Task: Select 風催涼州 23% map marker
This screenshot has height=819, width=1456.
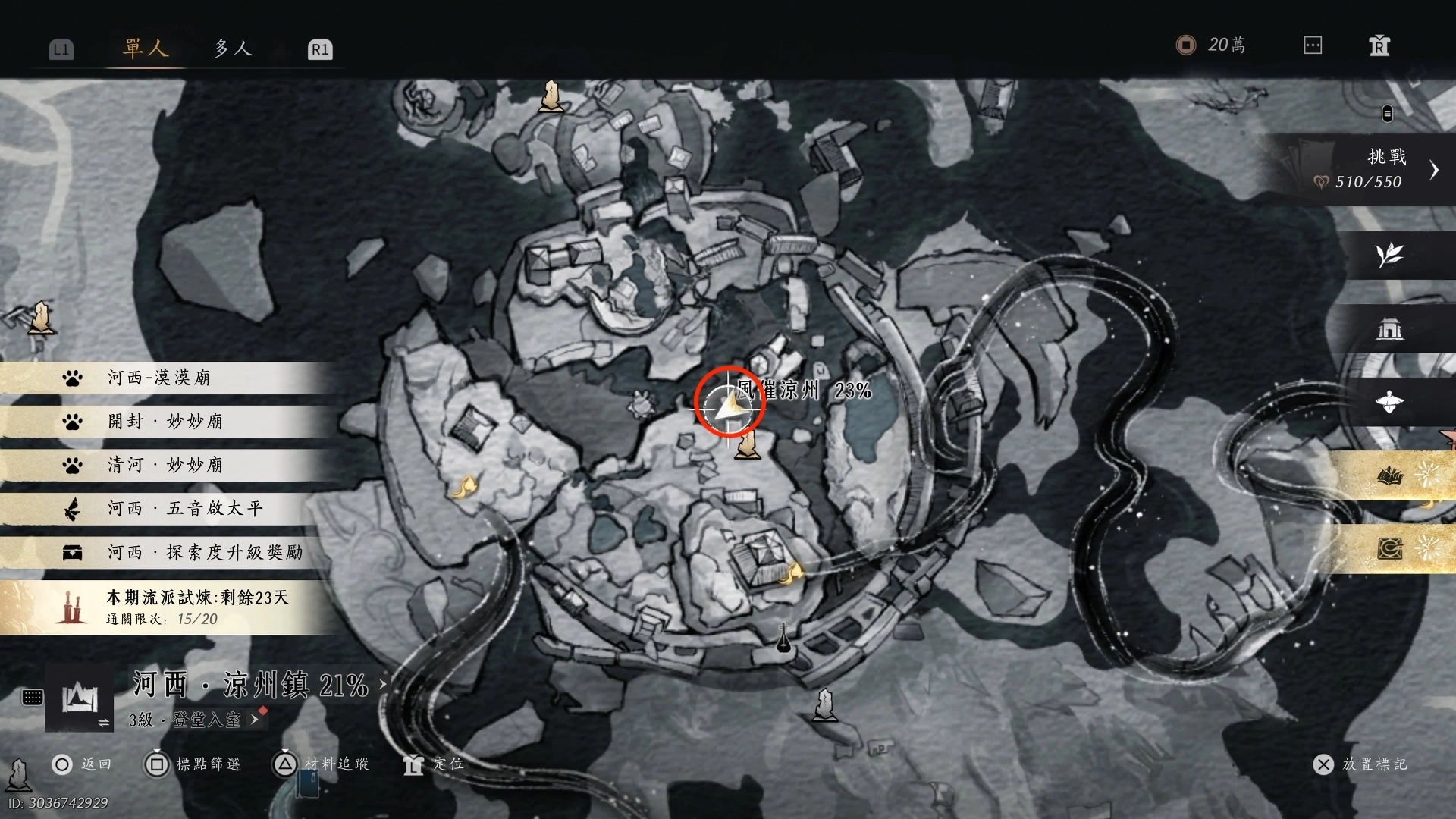Action: point(804,391)
